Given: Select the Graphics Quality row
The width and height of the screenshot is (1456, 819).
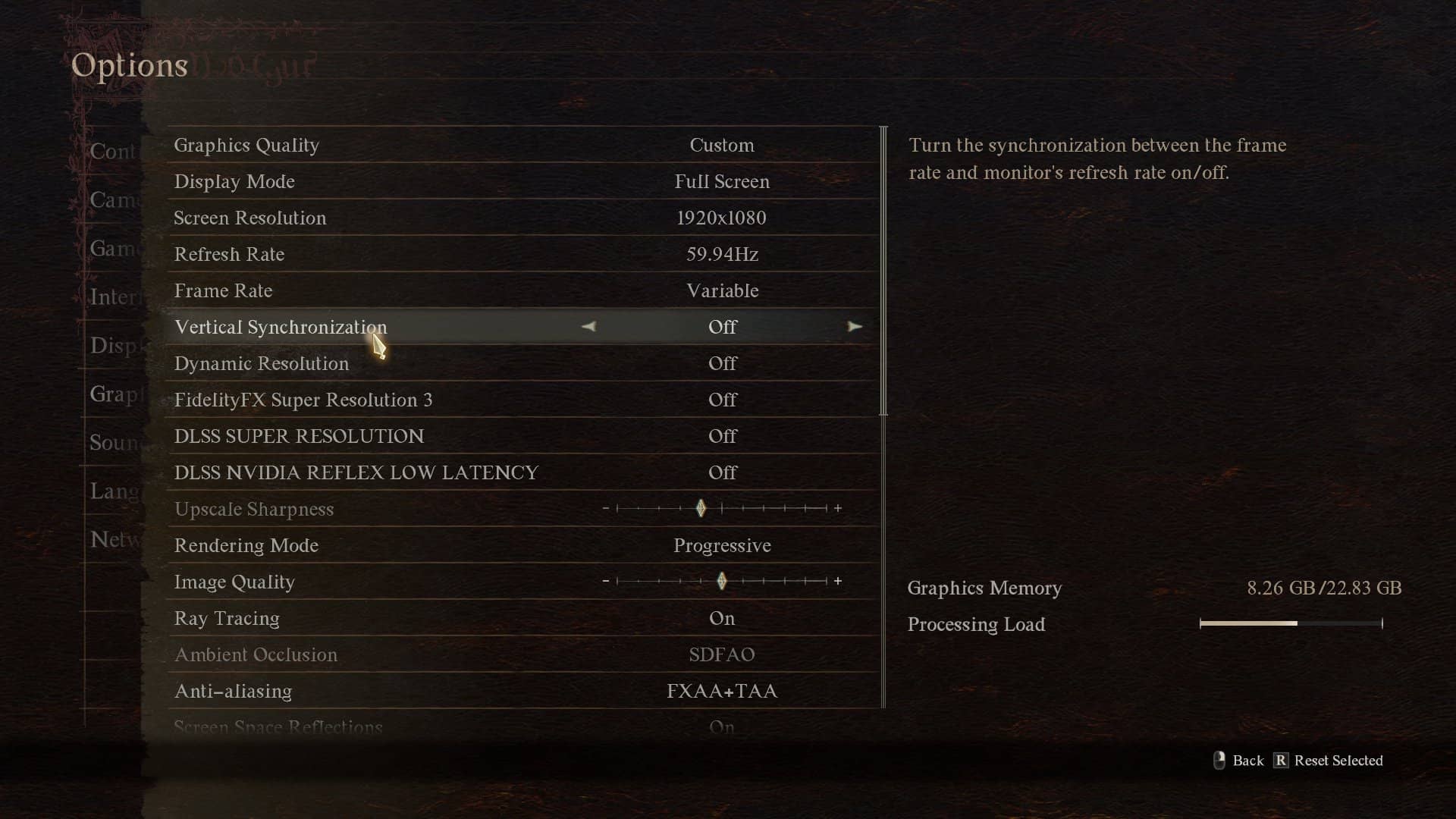Looking at the screenshot, I should 523,145.
